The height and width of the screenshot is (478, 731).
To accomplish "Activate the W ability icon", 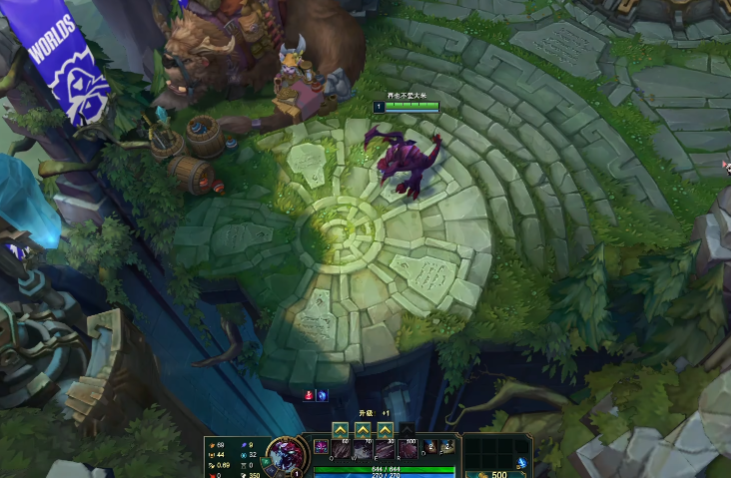I will point(363,449).
